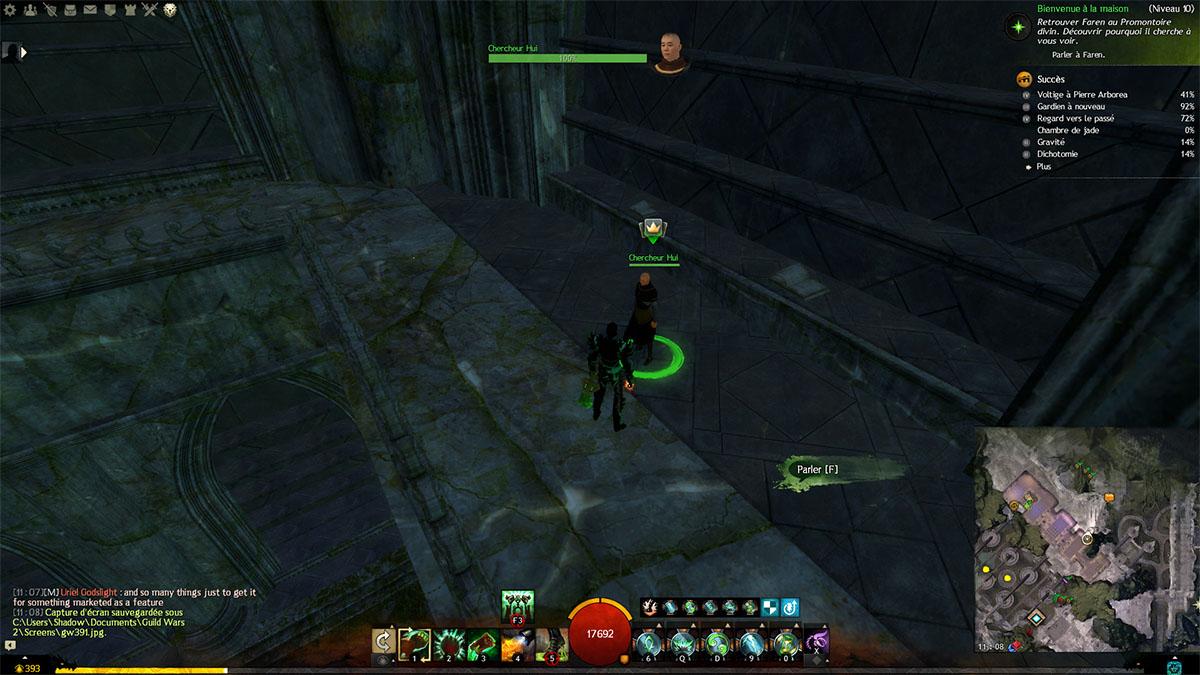This screenshot has width=1200, height=675.
Task: Activate the F3 profession skill
Action: [x=518, y=605]
